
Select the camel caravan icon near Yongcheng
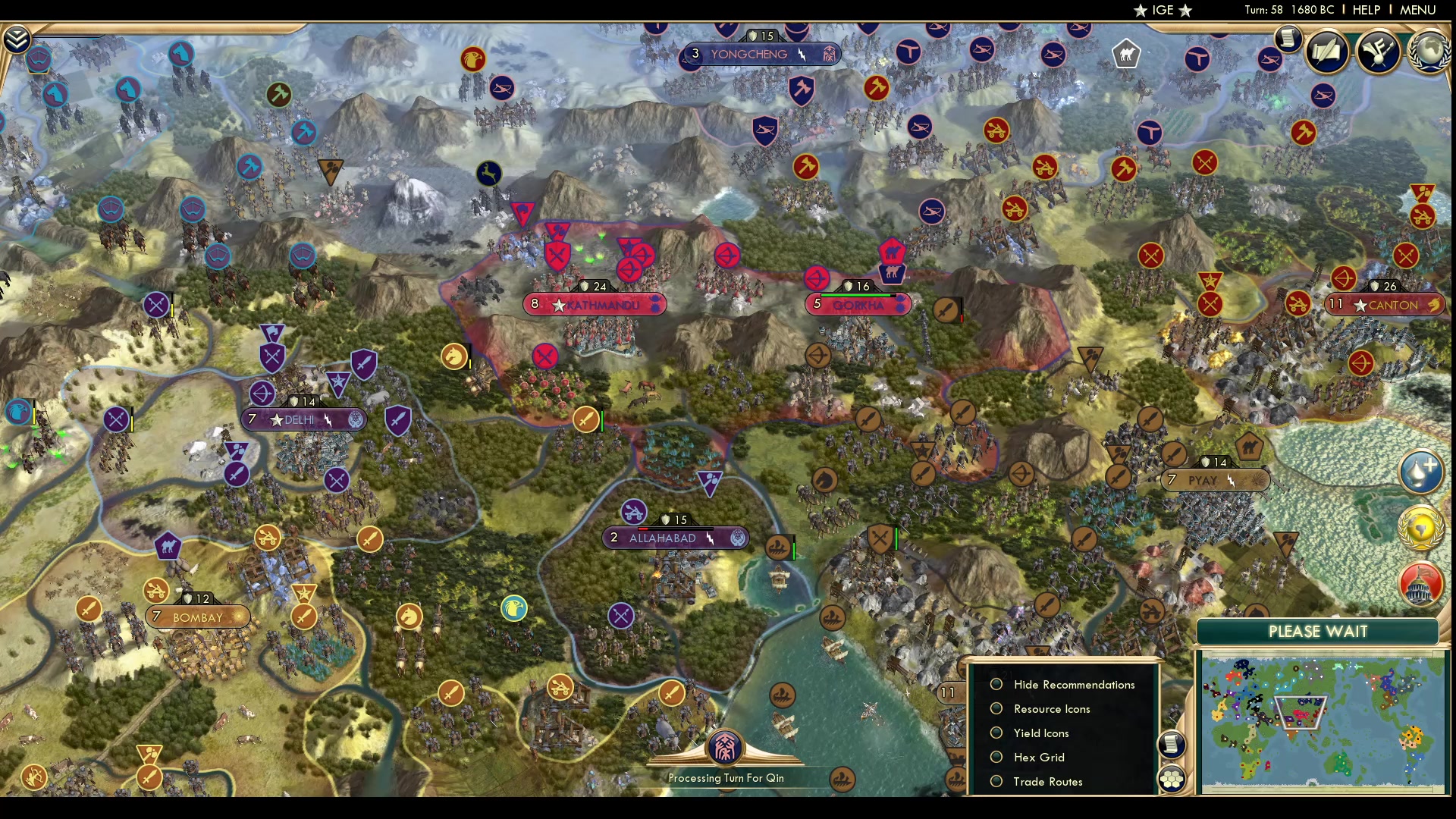click(1126, 53)
